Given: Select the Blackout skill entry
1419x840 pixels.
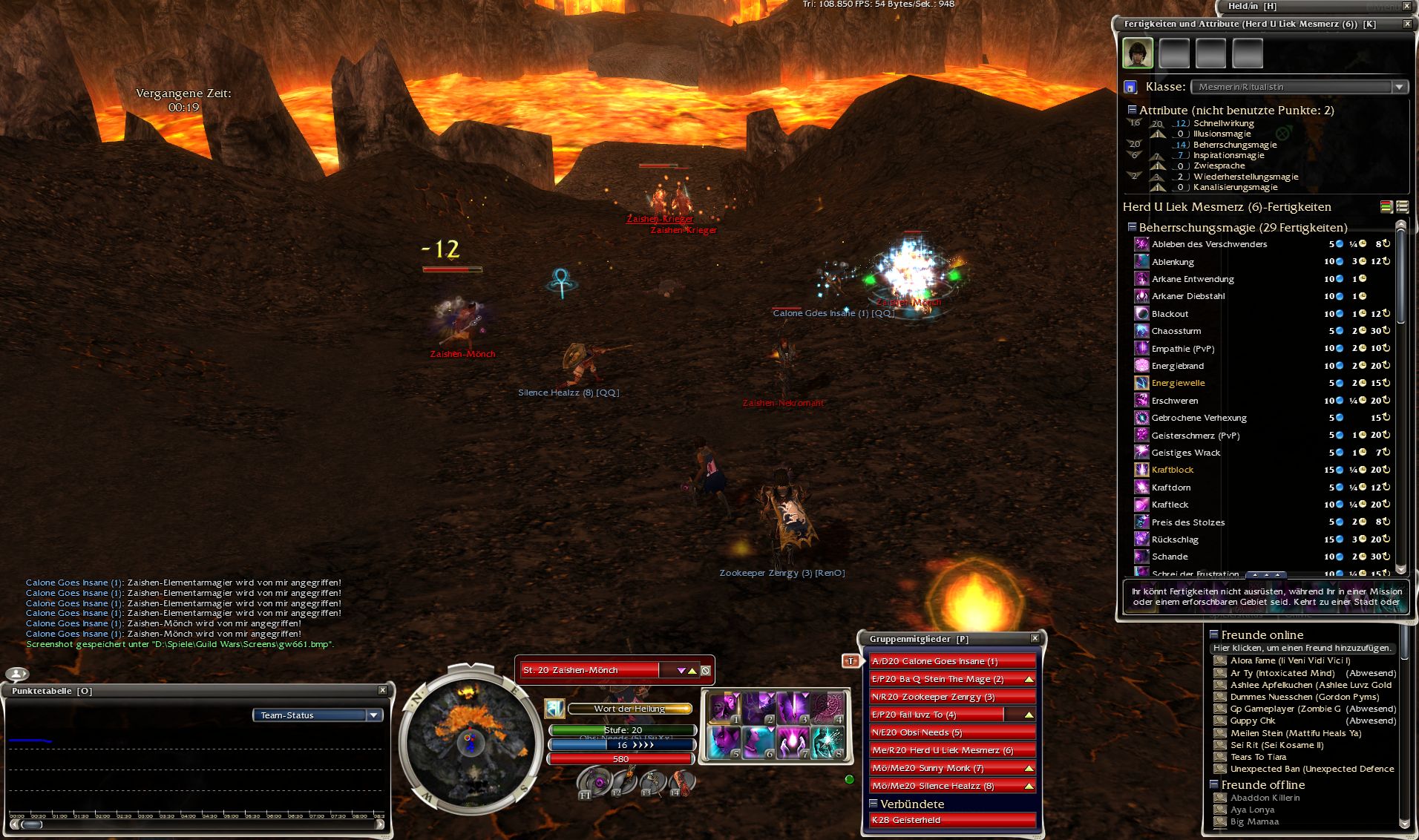Looking at the screenshot, I should point(1170,314).
